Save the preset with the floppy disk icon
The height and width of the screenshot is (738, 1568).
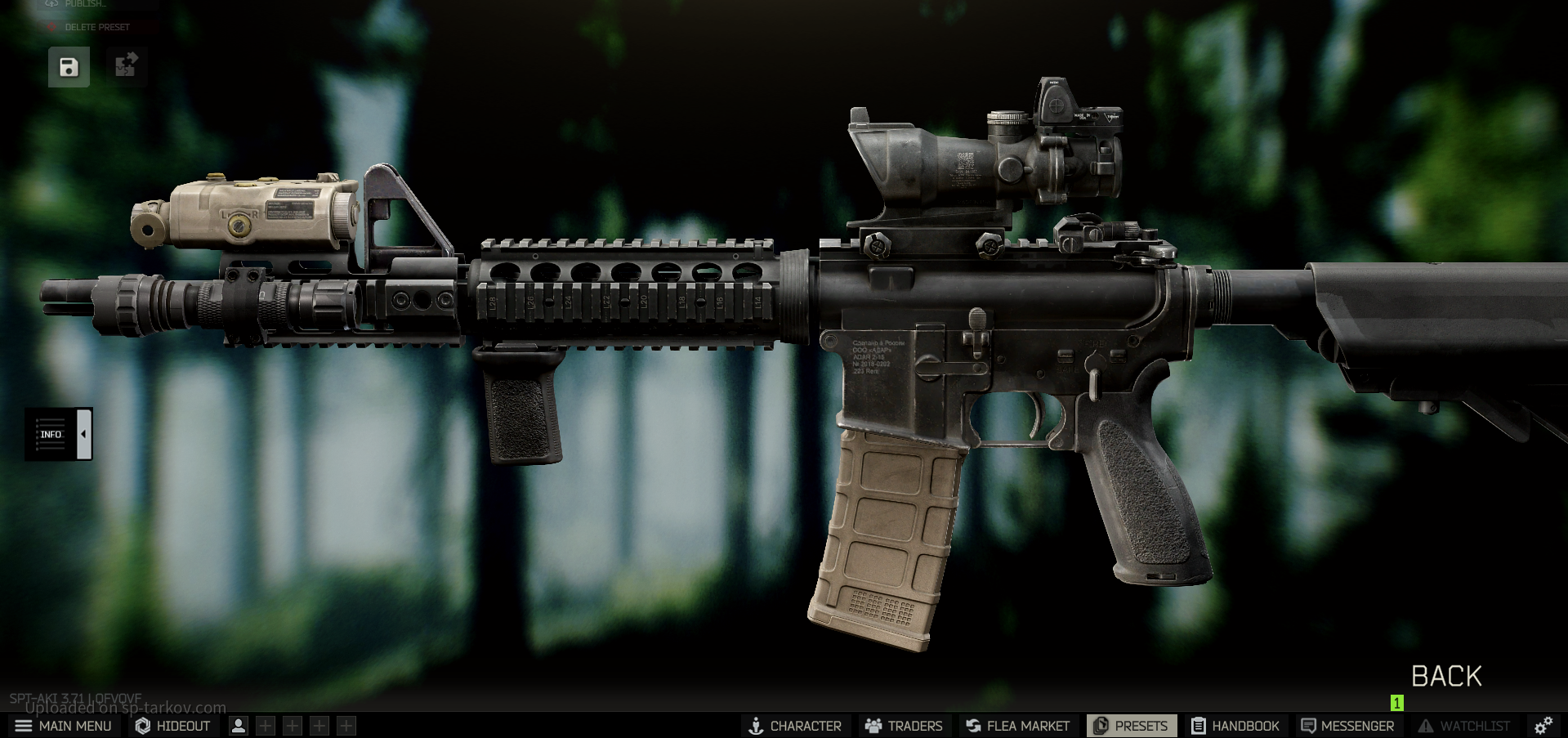(x=69, y=67)
